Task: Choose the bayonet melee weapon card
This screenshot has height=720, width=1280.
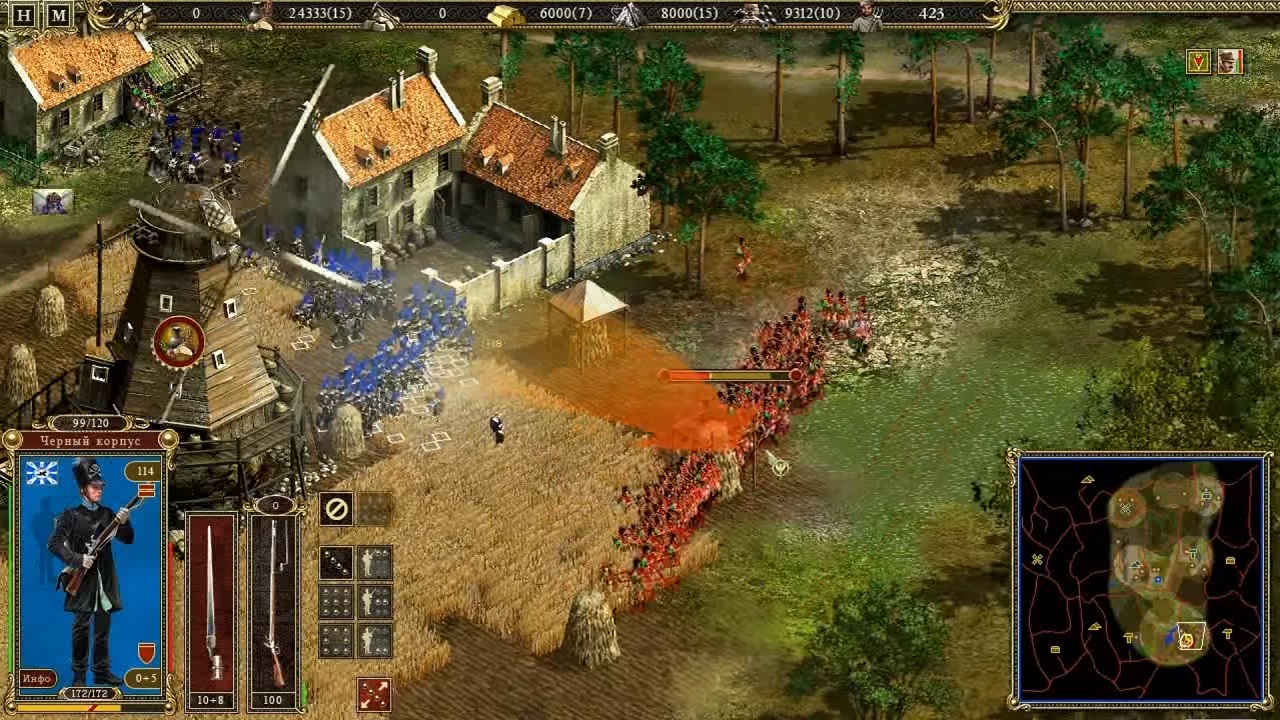Action: click(211, 600)
